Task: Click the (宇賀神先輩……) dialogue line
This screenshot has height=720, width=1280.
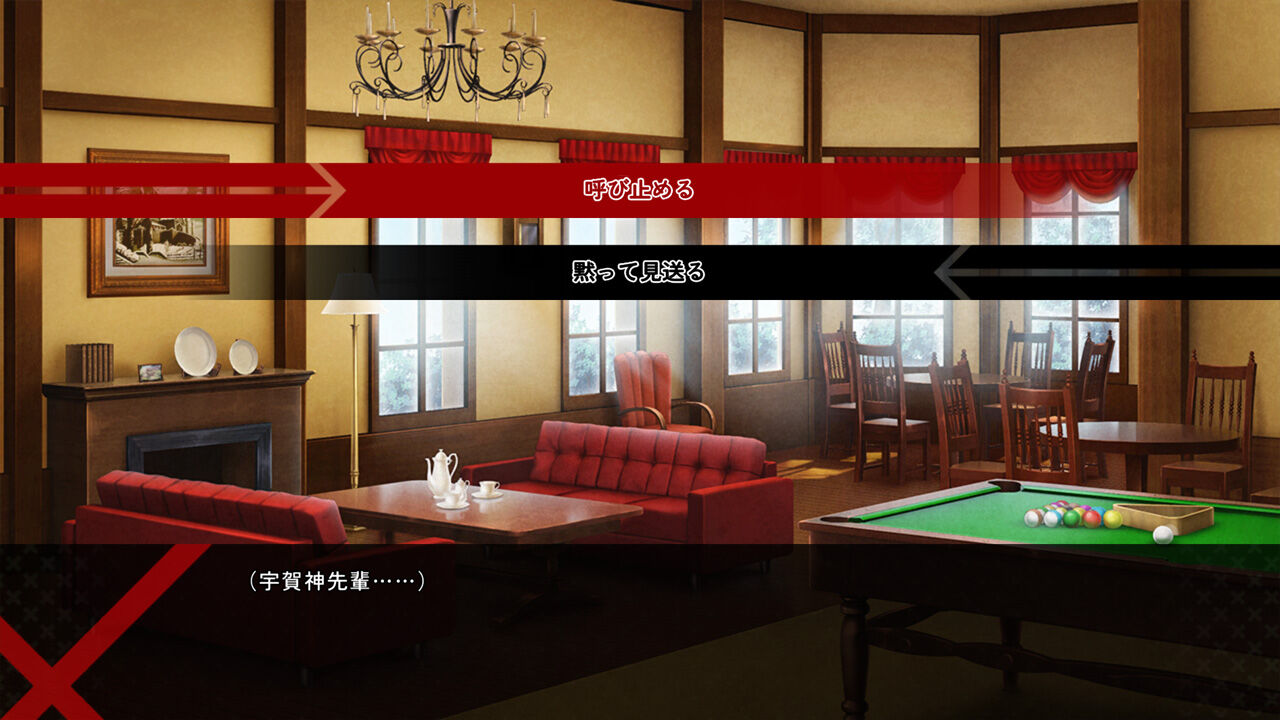Action: tap(335, 580)
